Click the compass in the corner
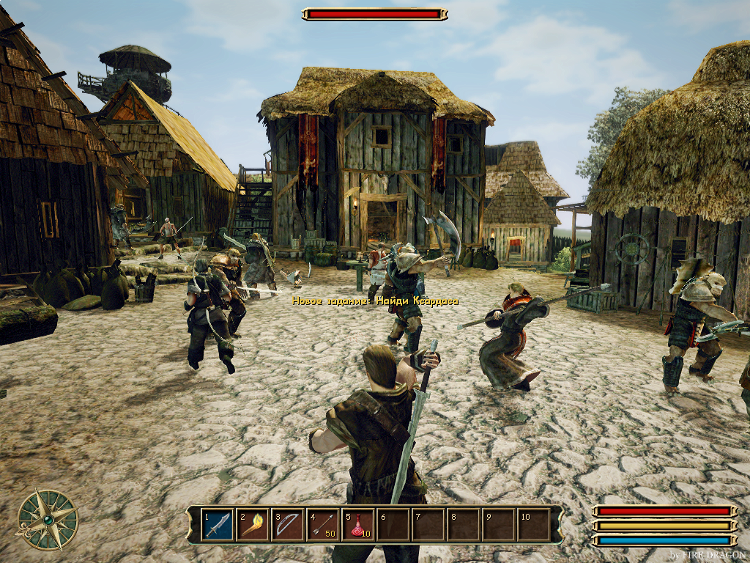Image resolution: width=750 pixels, height=563 pixels. [x=47, y=518]
